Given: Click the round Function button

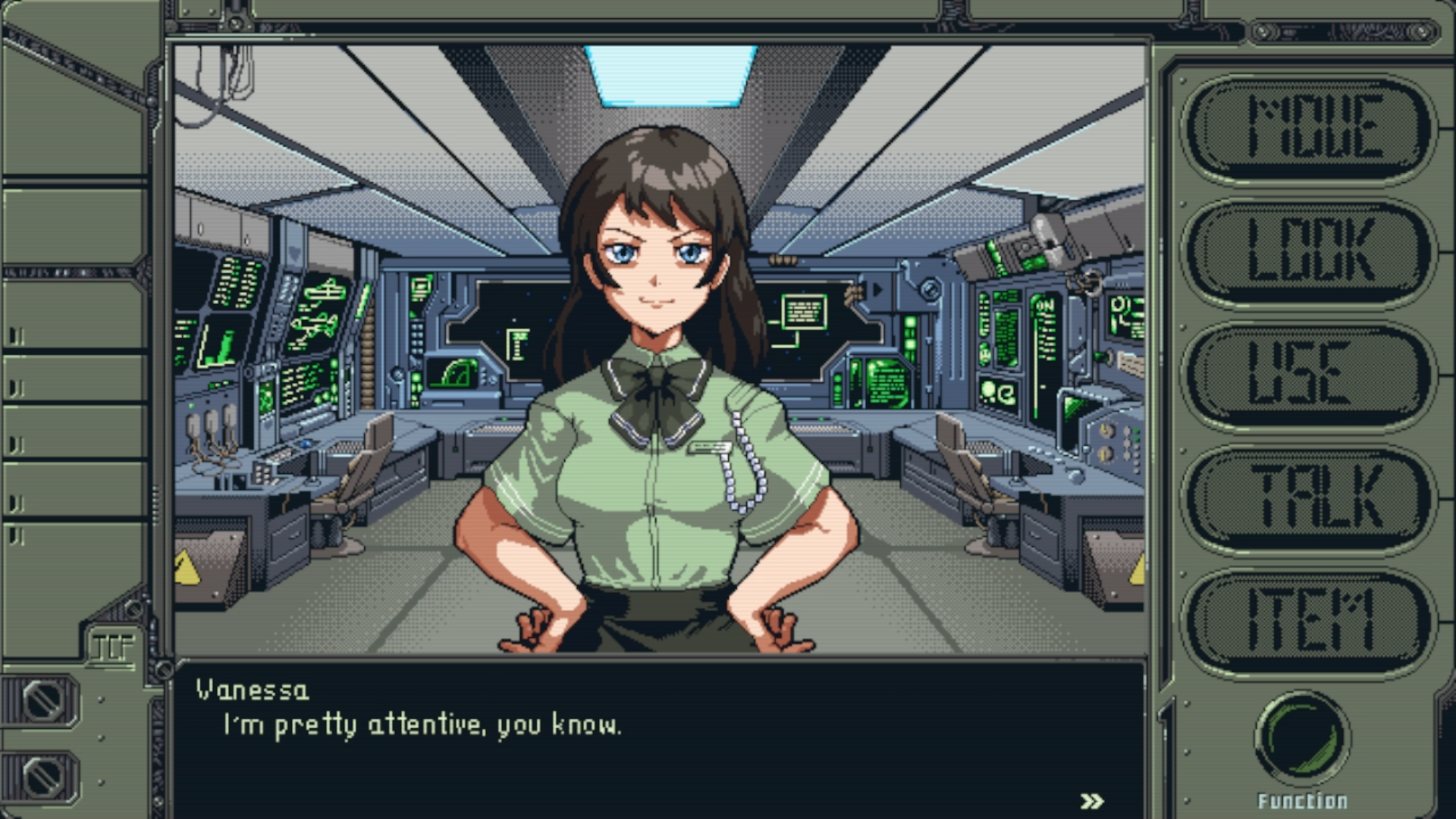Looking at the screenshot, I should pyautogui.click(x=1302, y=737).
